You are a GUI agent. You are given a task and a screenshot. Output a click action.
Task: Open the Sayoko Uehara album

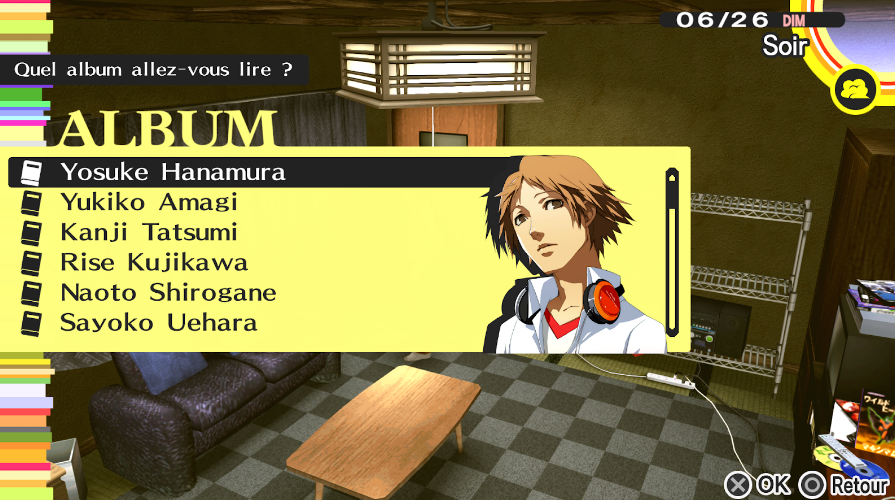[x=158, y=323]
